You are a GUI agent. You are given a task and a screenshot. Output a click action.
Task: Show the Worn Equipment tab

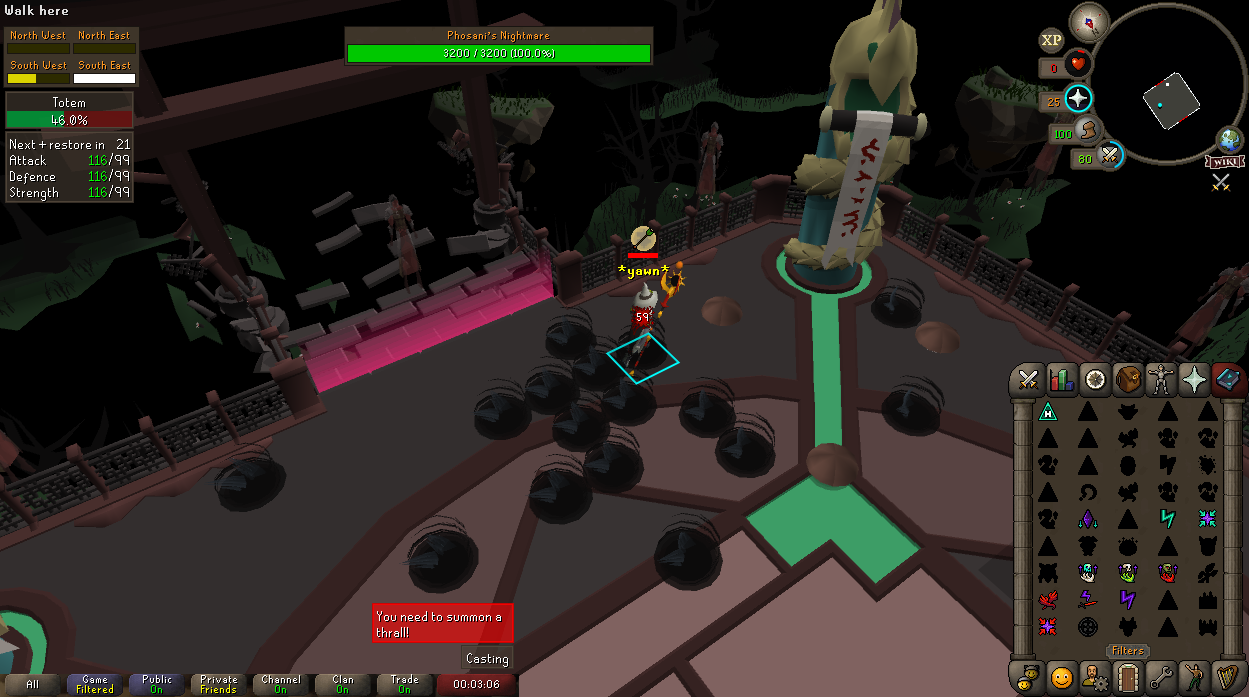(1161, 380)
